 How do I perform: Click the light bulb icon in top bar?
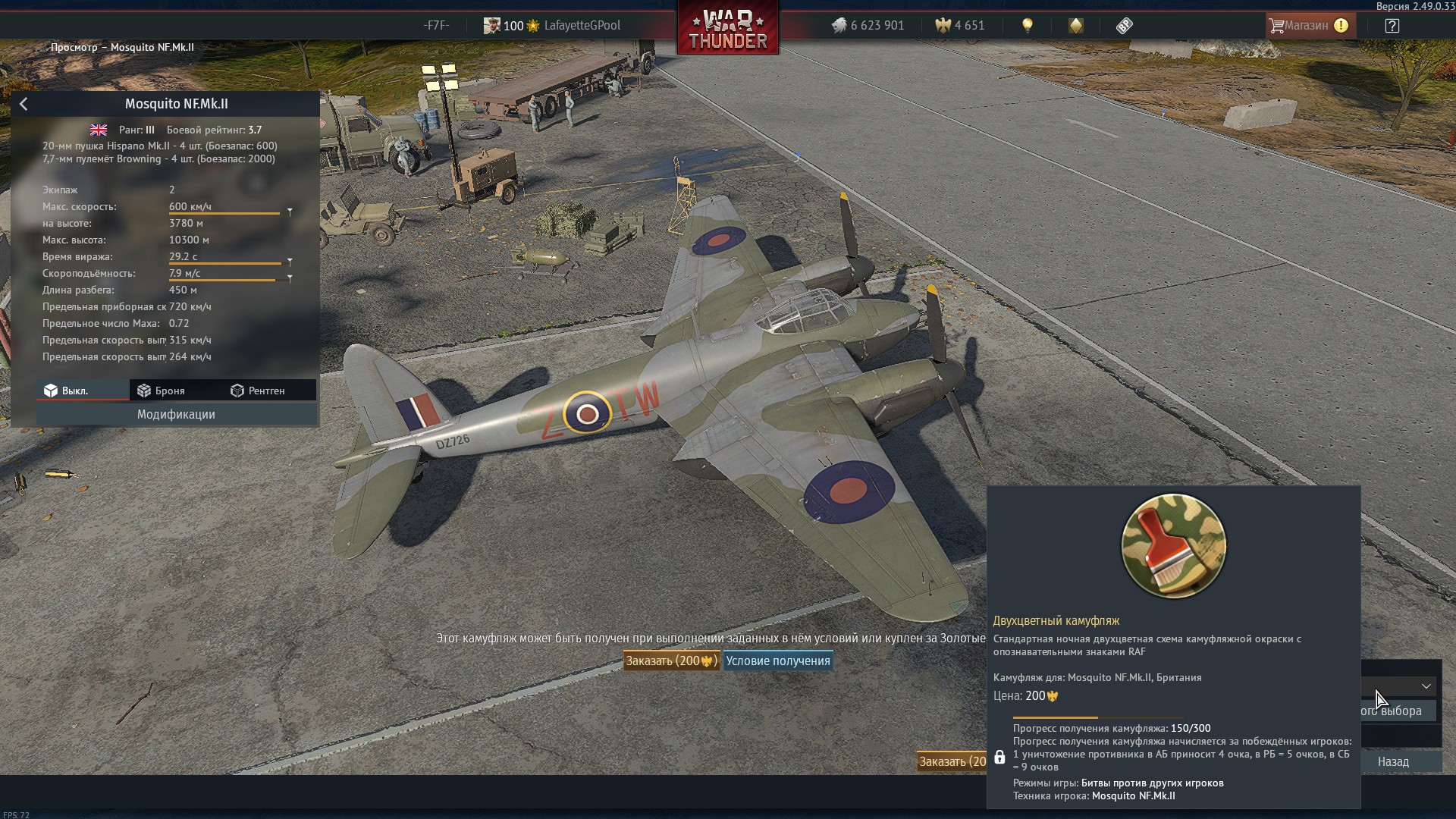[1028, 26]
